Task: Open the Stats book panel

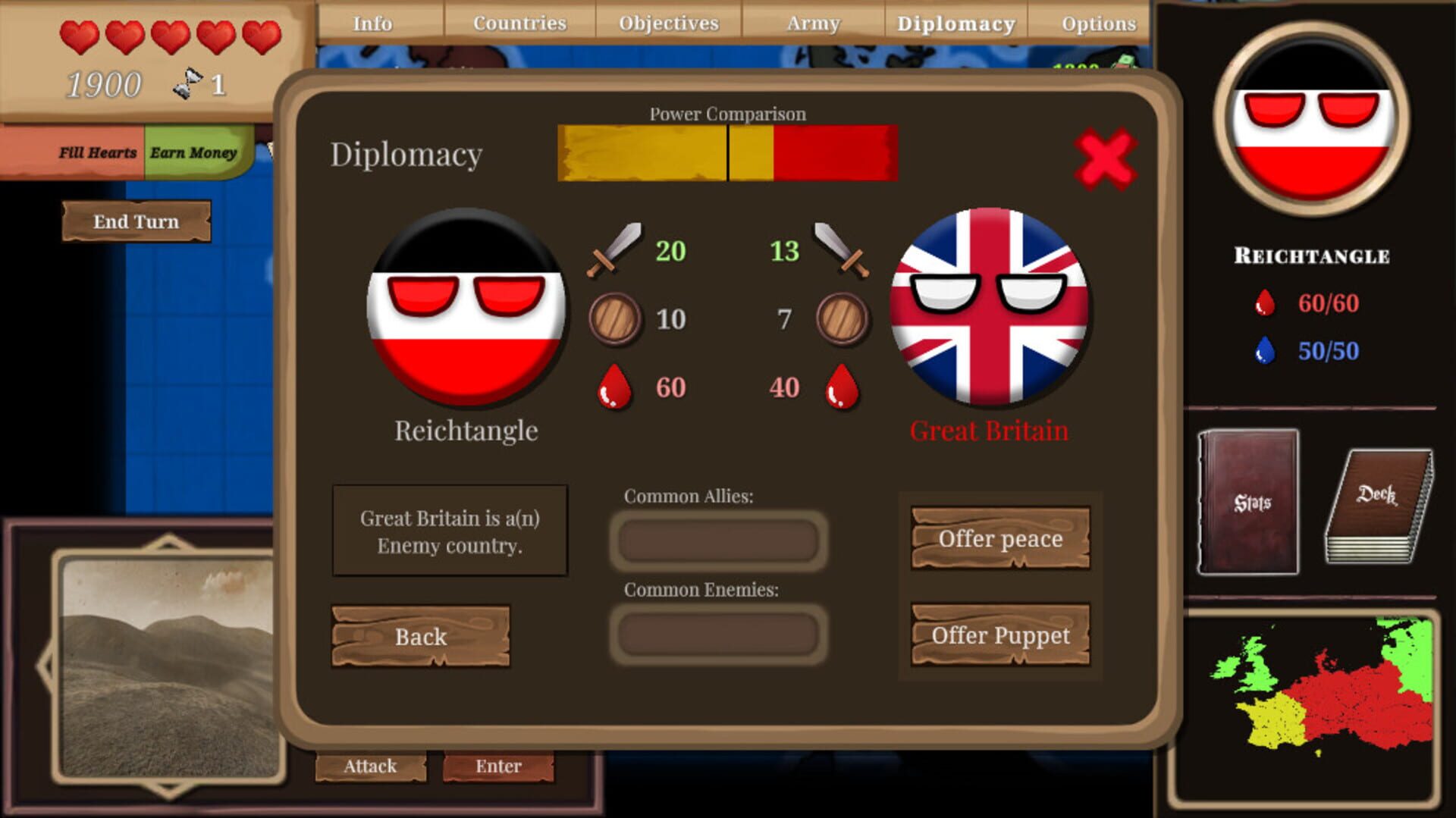Action: click(1250, 503)
